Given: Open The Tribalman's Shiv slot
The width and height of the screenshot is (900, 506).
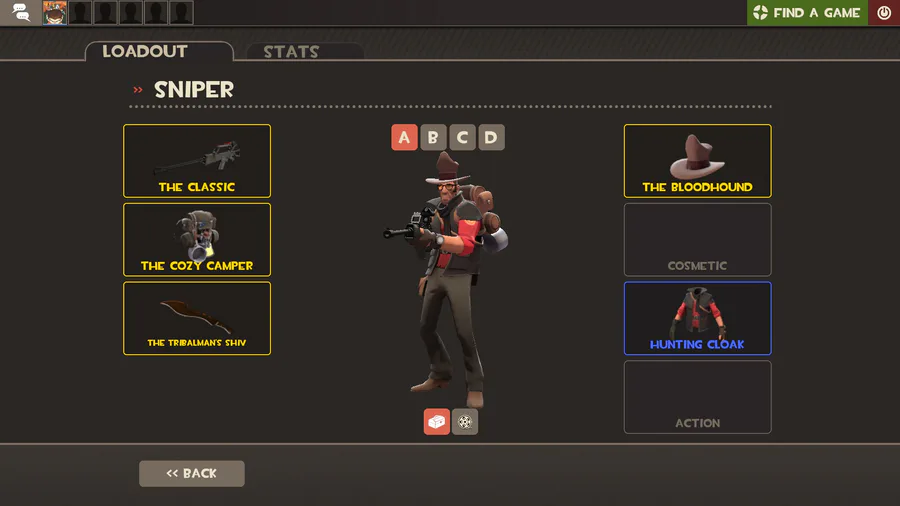Looking at the screenshot, I should [197, 318].
